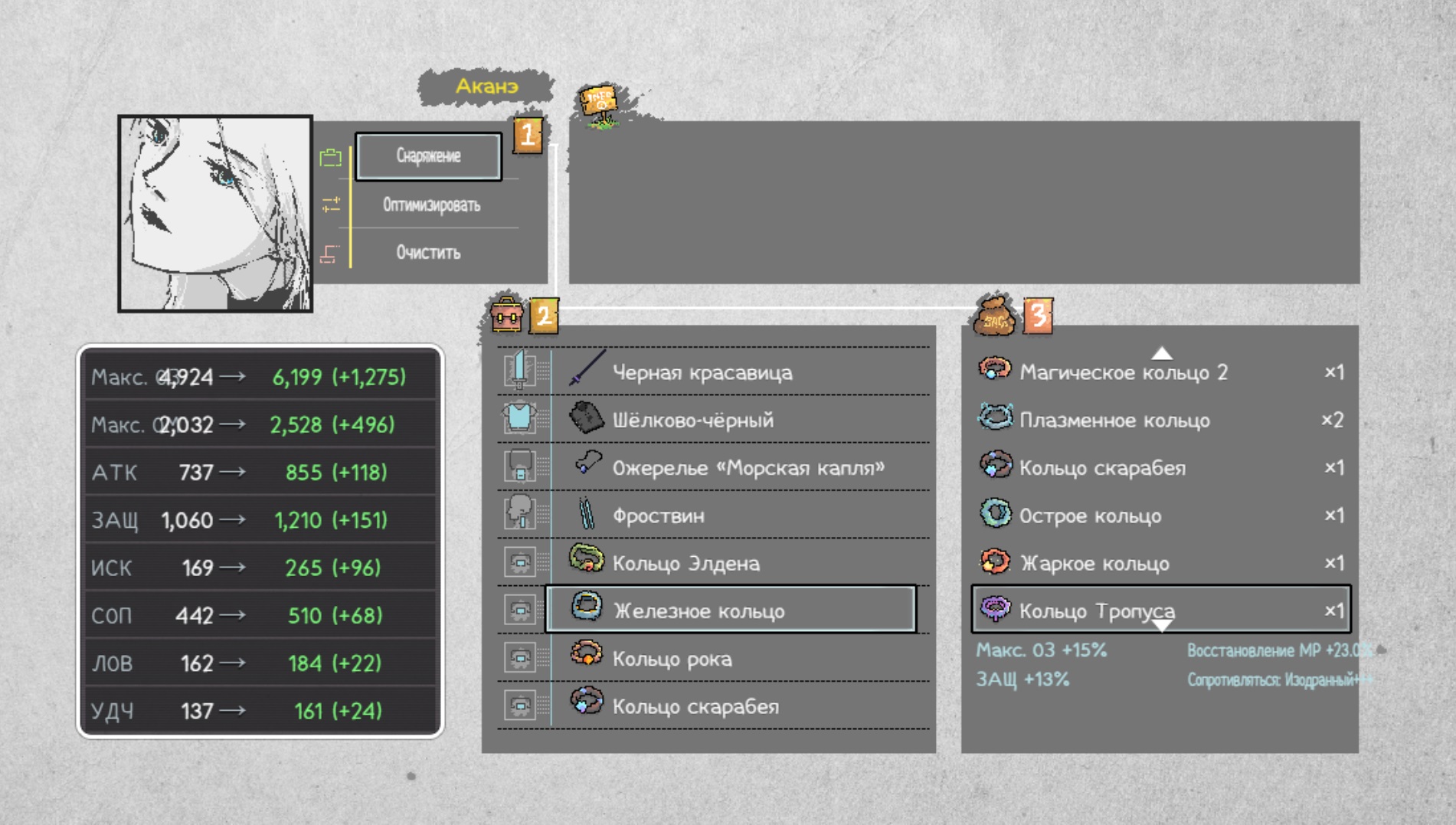Equip Кольцо Тропуса from the bag
The height and width of the screenshot is (825, 1456).
click(1160, 610)
